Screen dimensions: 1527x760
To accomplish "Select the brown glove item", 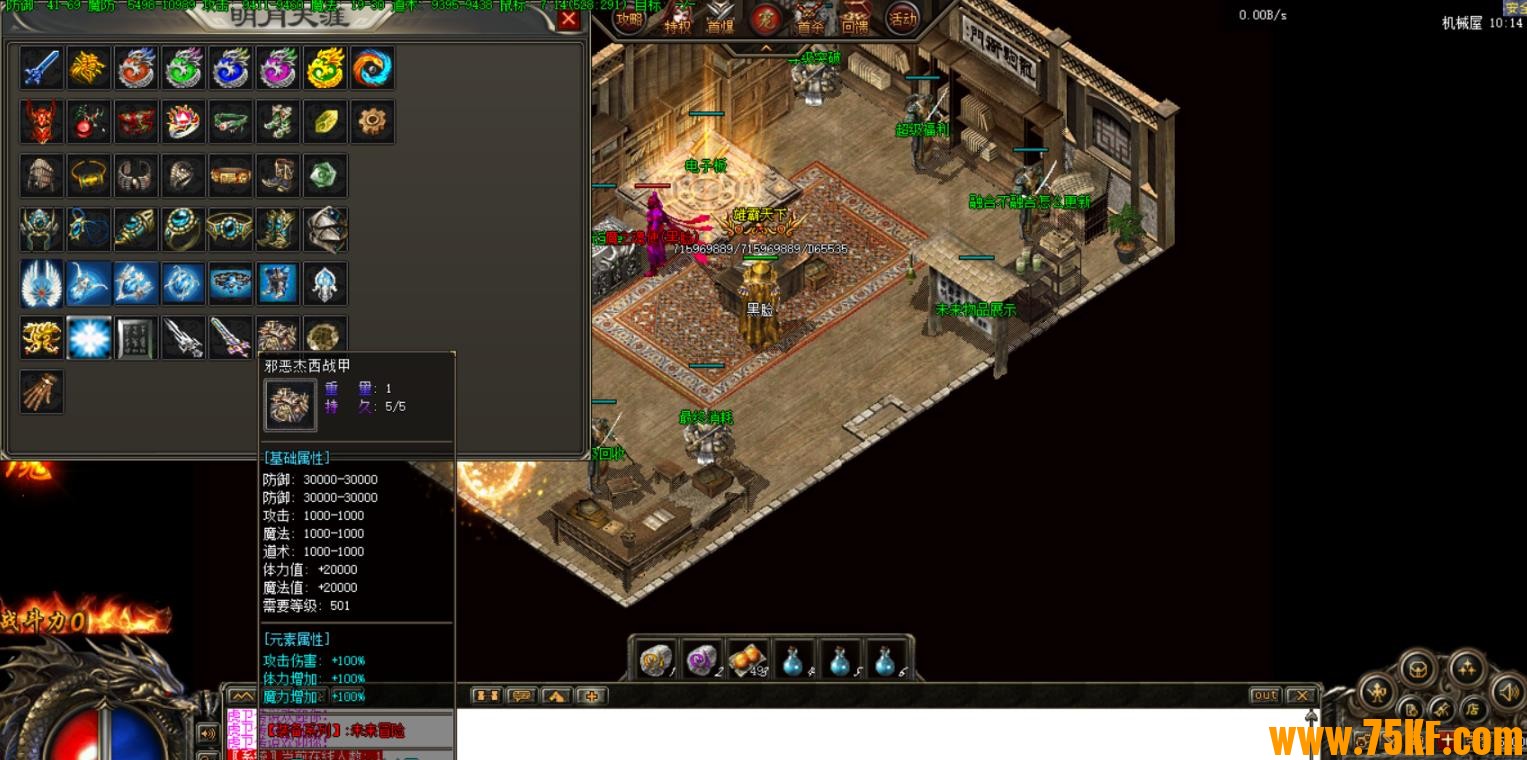I will [41, 391].
